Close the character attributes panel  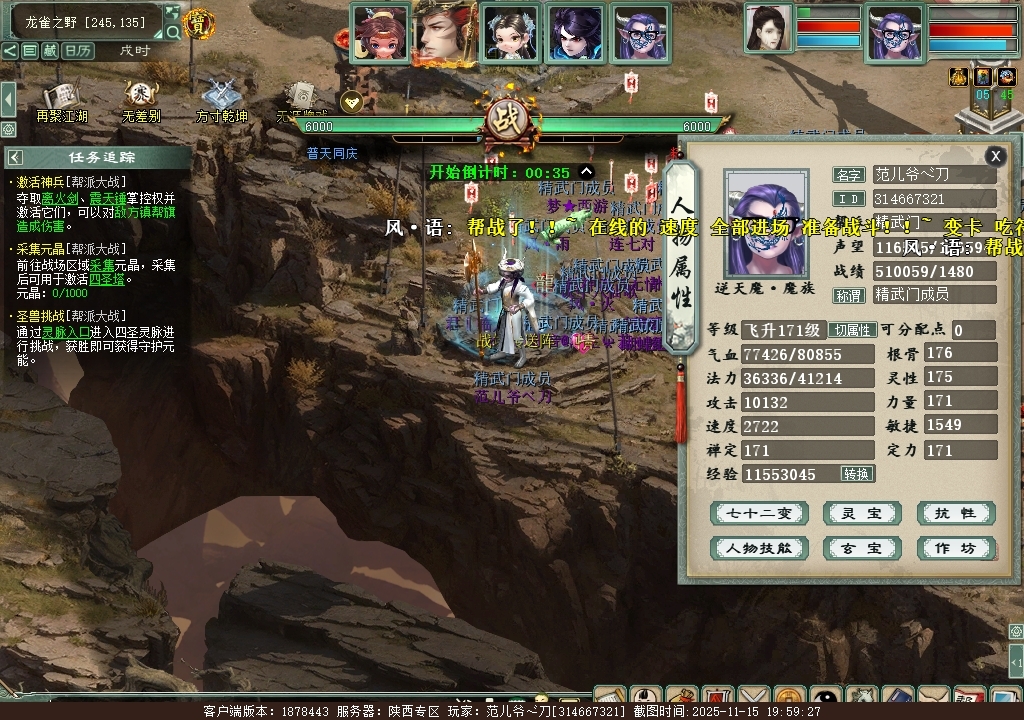click(995, 155)
